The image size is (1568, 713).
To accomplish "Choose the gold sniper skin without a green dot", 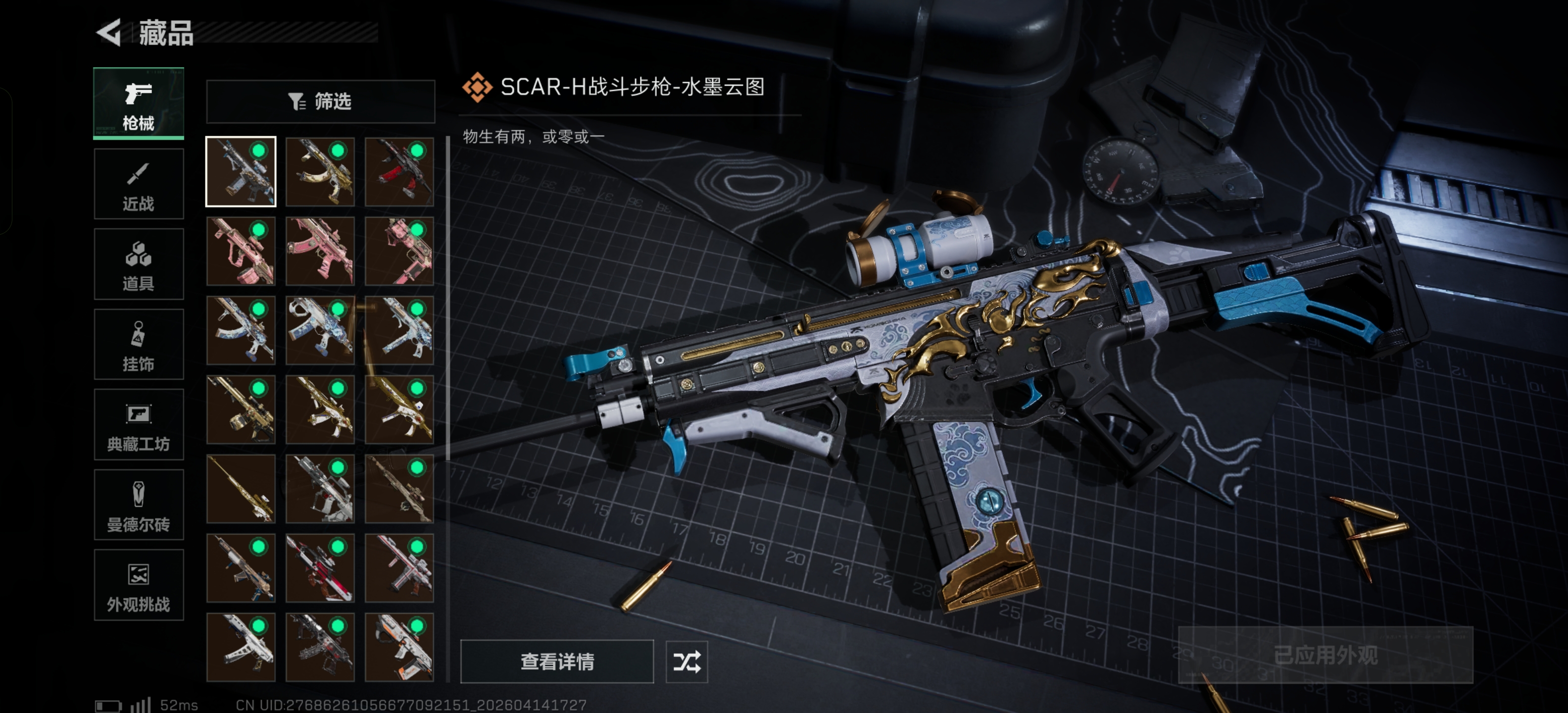I will pos(241,488).
